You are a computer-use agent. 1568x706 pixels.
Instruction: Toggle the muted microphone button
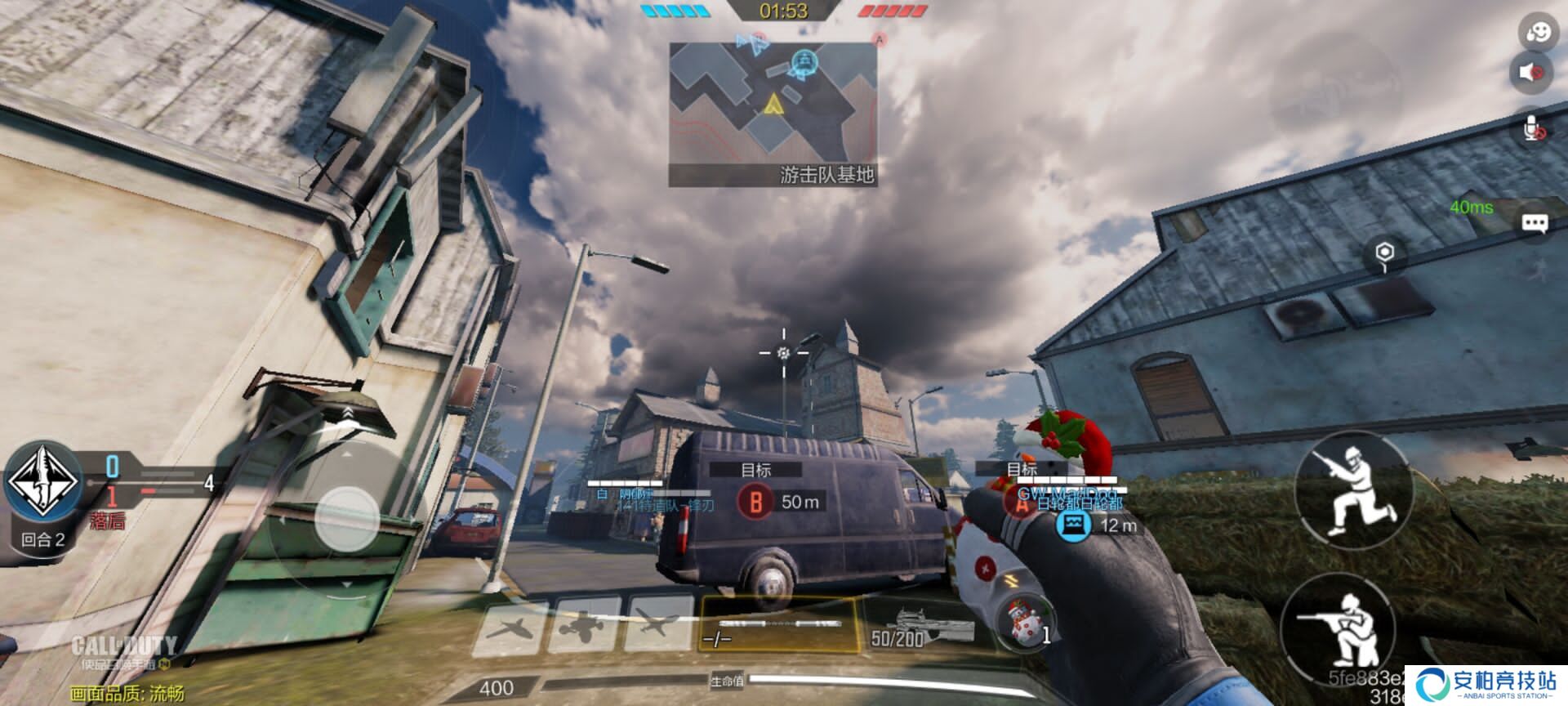point(1533,128)
